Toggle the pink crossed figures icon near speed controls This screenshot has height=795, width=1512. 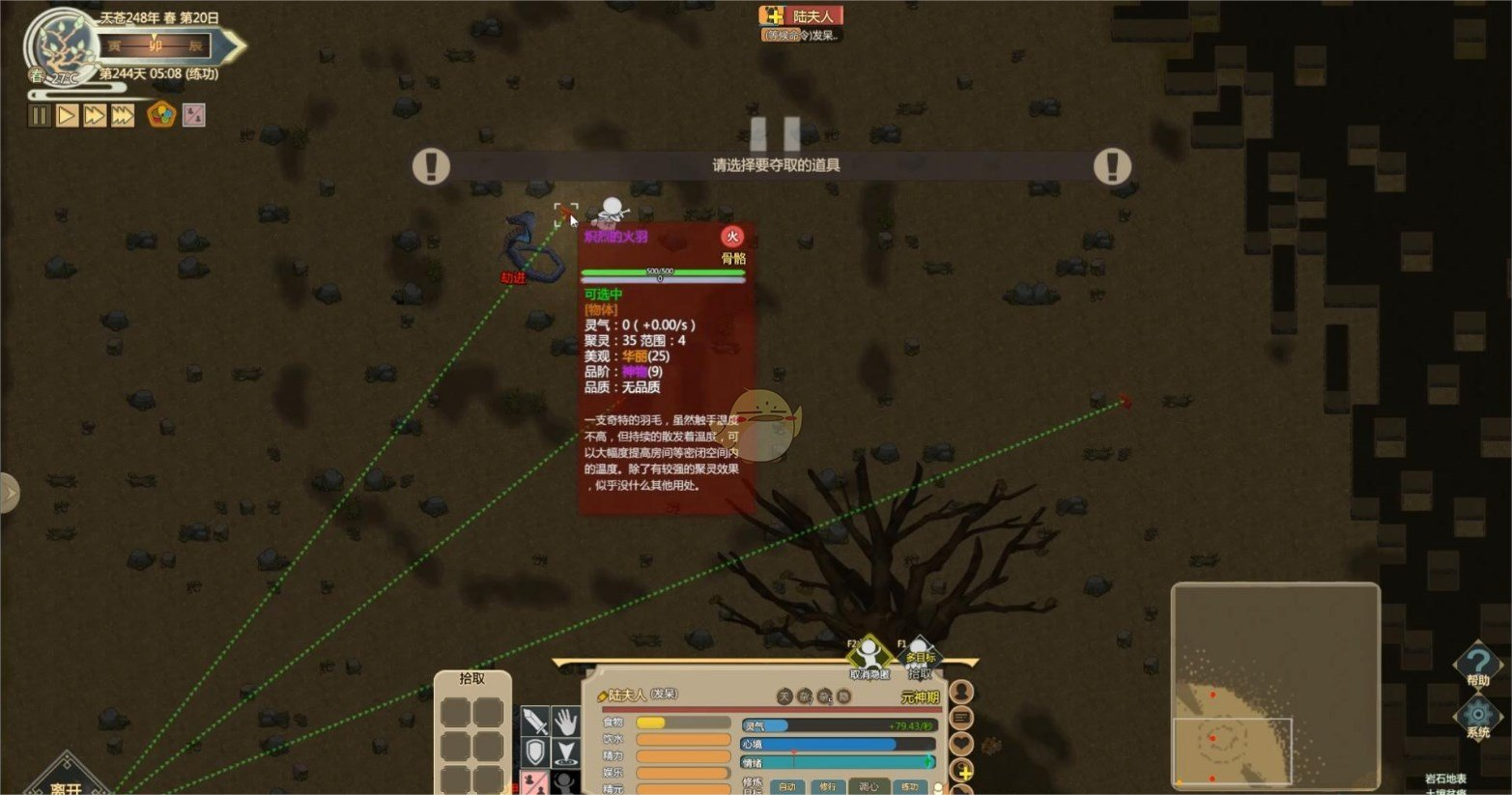[194, 115]
